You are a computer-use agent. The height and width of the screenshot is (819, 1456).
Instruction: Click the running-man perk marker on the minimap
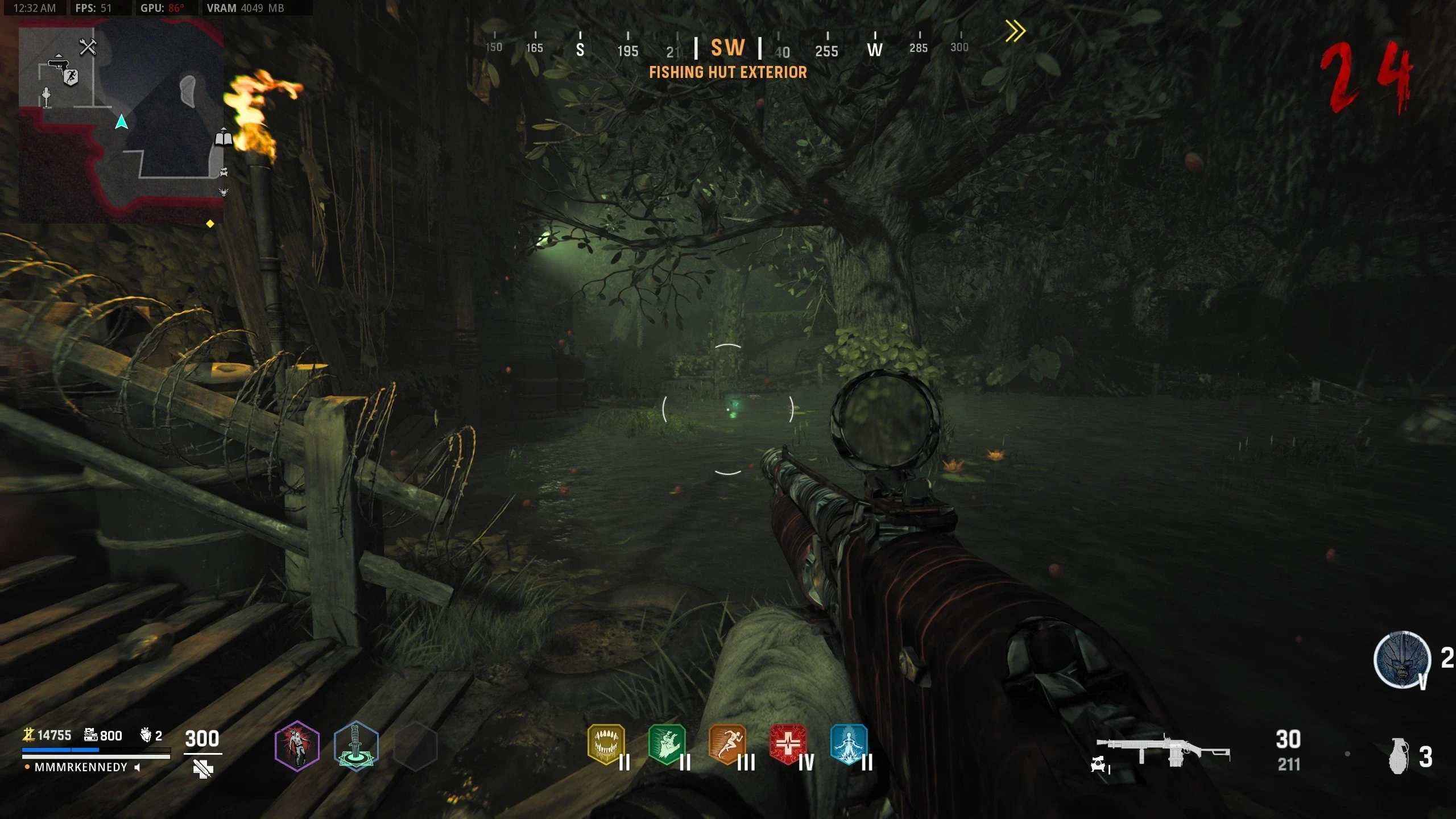coord(71,77)
